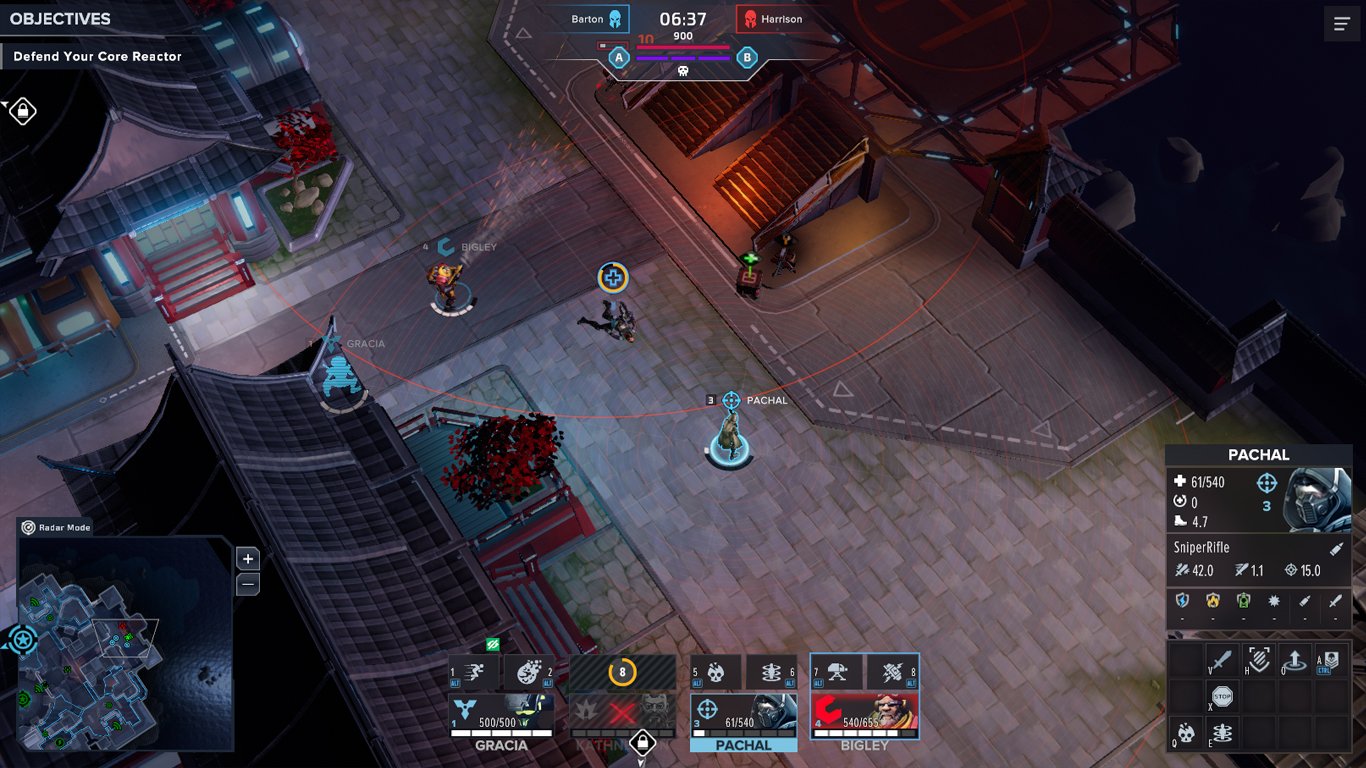The height and width of the screenshot is (768, 1366).
Task: Zoom out the minimap with minus button
Action: coord(248,585)
